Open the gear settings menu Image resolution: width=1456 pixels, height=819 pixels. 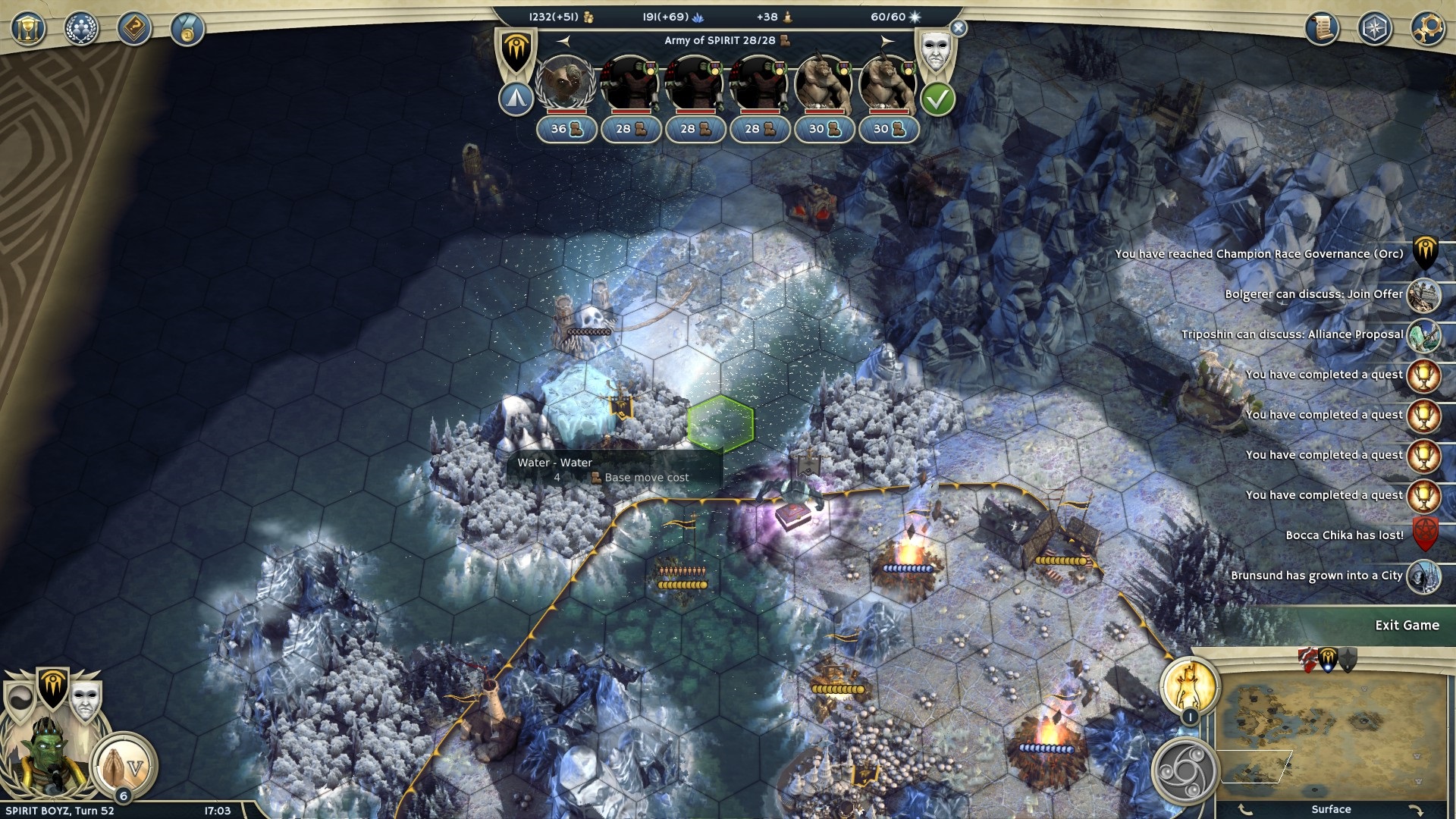click(1428, 30)
